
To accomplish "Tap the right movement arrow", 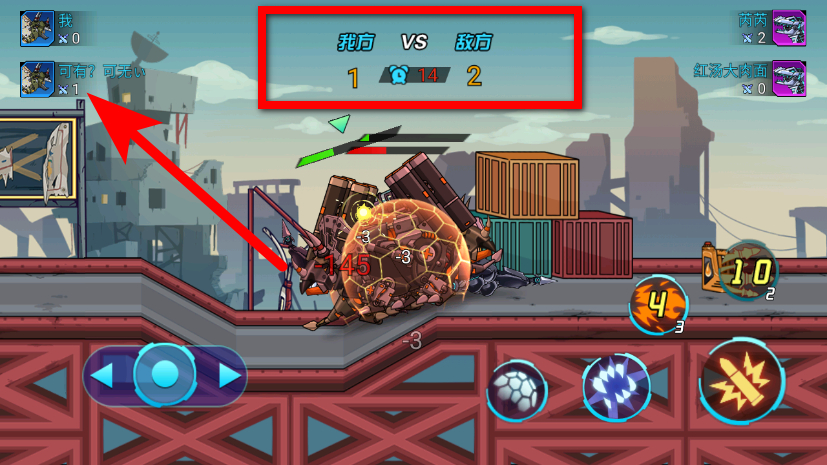I will click(x=229, y=376).
